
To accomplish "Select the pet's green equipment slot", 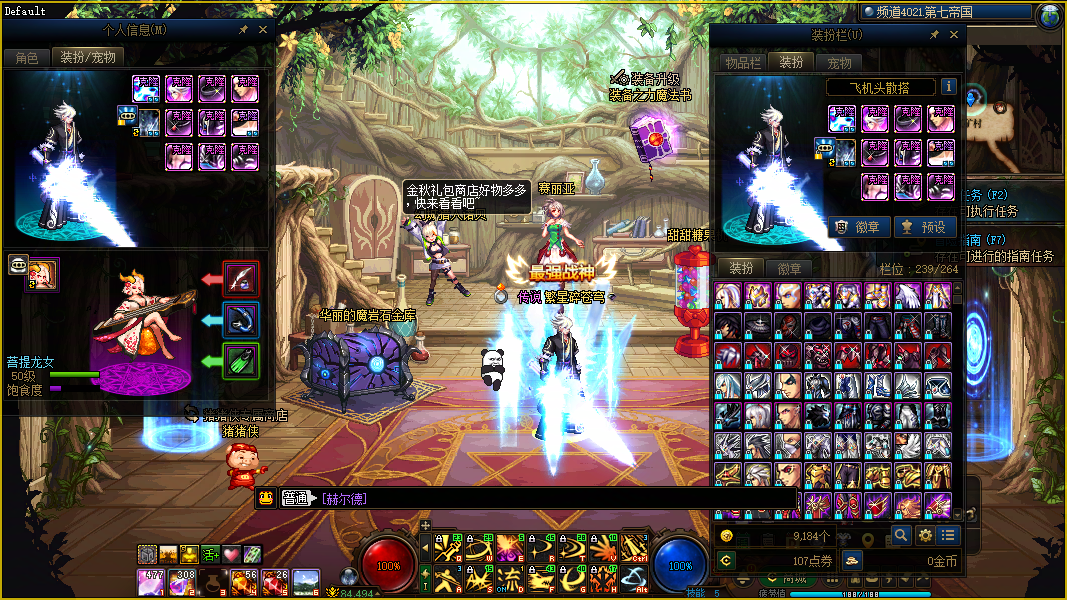I will tap(241, 360).
